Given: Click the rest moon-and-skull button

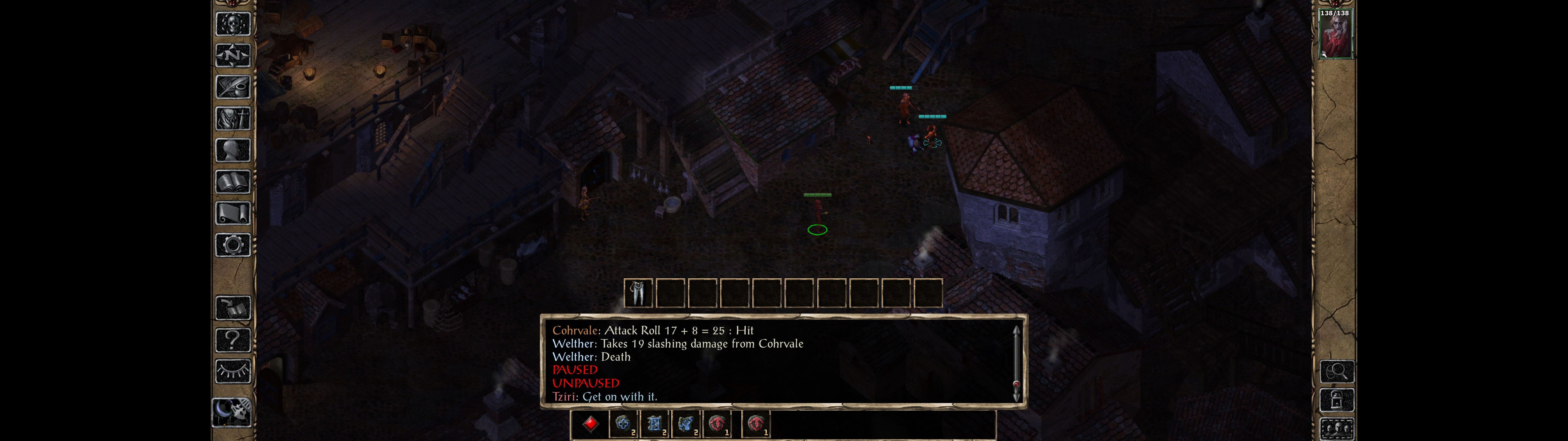Looking at the screenshot, I should [232, 413].
